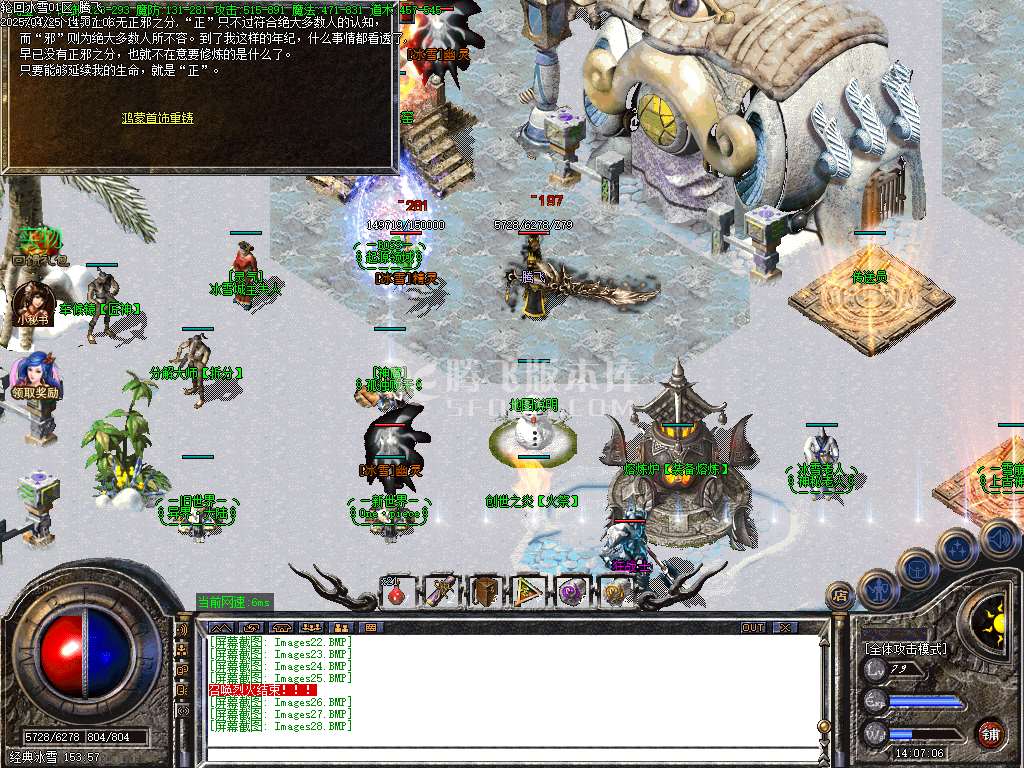Select the triangle eye hotbar item
Image resolution: width=1024 pixels, height=768 pixels.
coord(529,592)
